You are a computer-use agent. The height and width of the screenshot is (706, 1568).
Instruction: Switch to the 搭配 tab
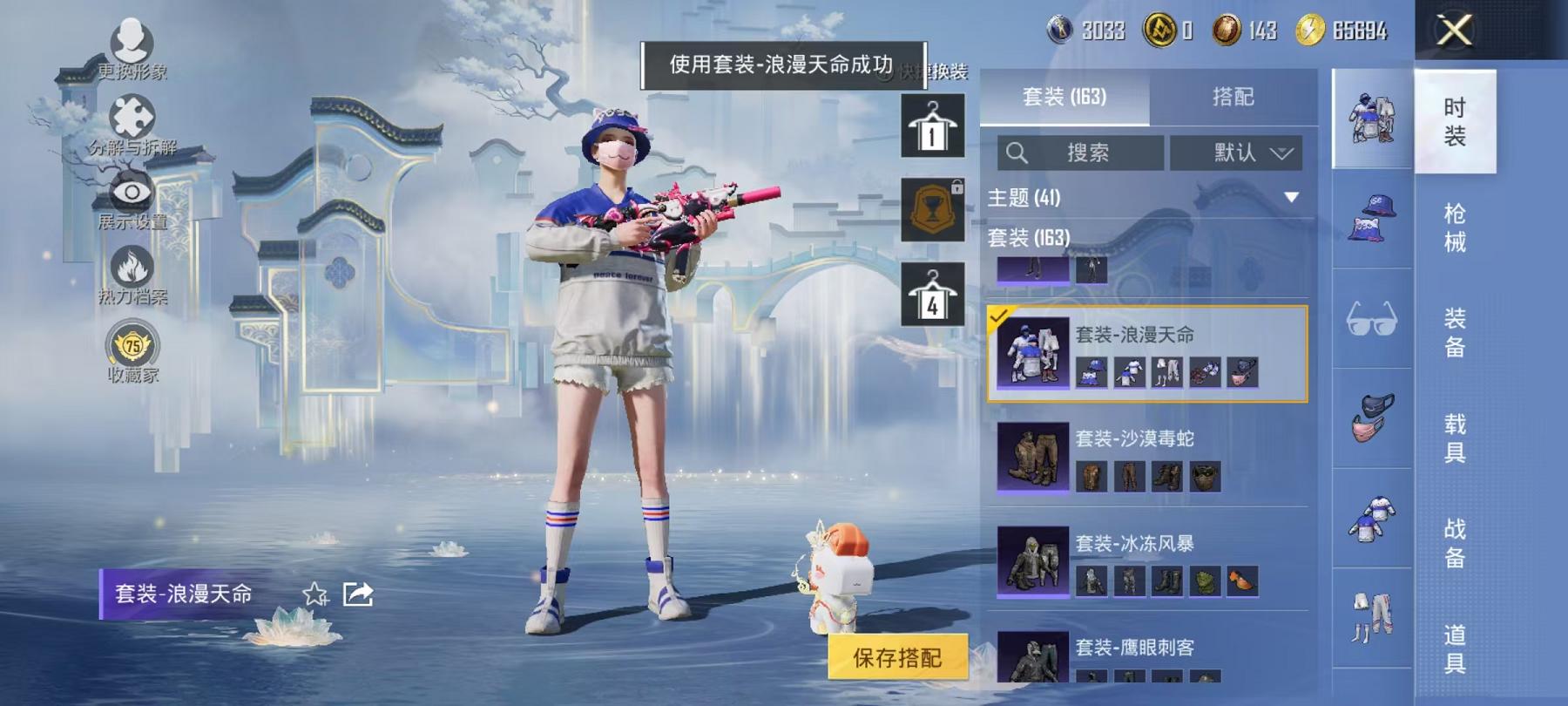pyautogui.click(x=1231, y=98)
